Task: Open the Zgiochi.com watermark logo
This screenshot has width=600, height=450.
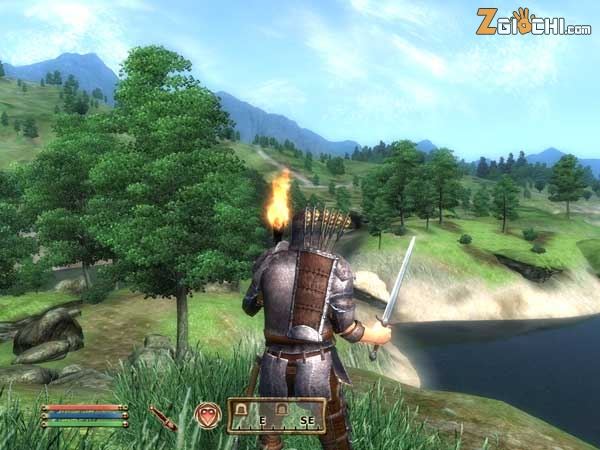Action: pos(532,22)
